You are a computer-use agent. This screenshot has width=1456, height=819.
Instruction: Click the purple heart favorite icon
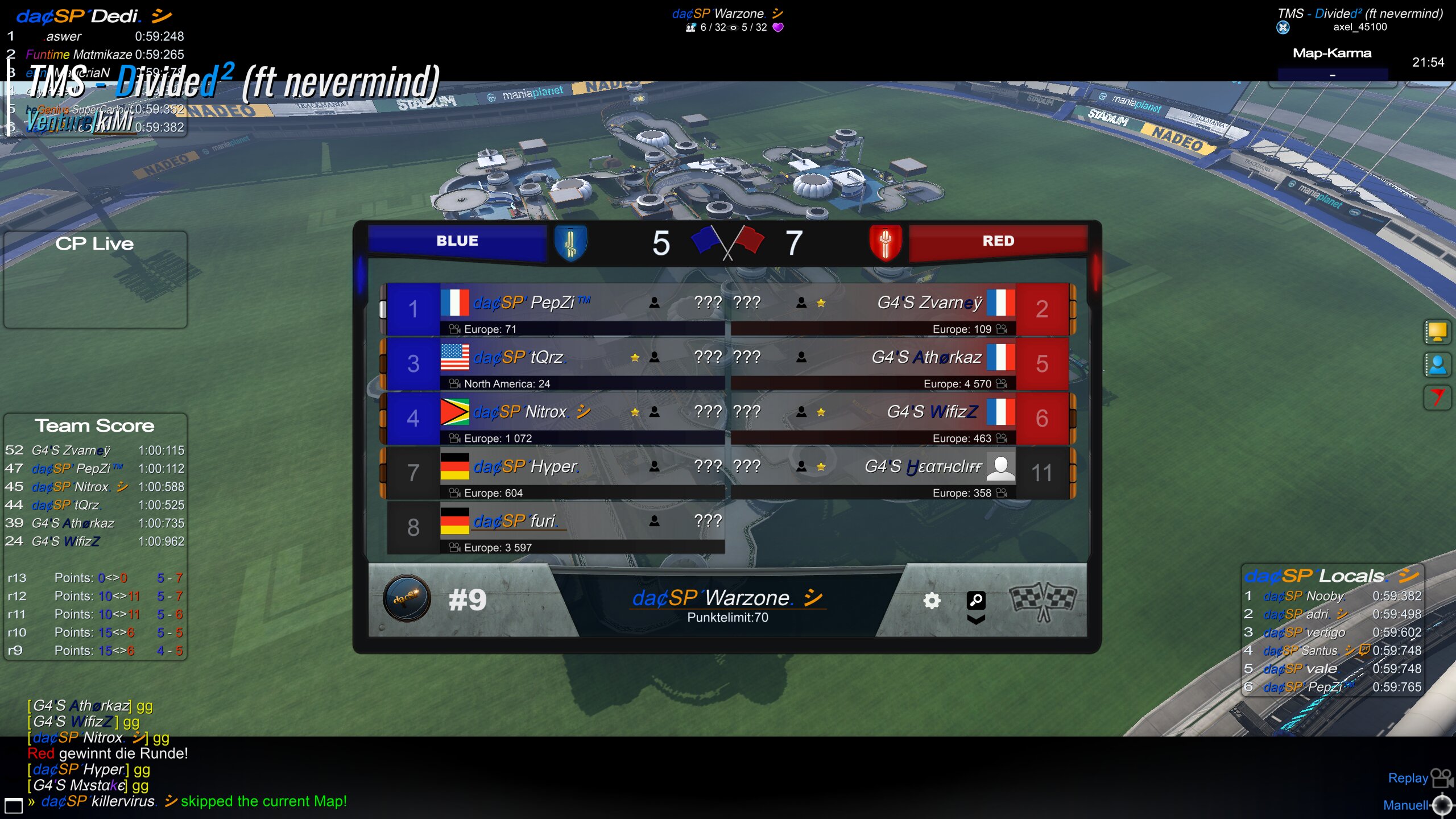(x=778, y=27)
